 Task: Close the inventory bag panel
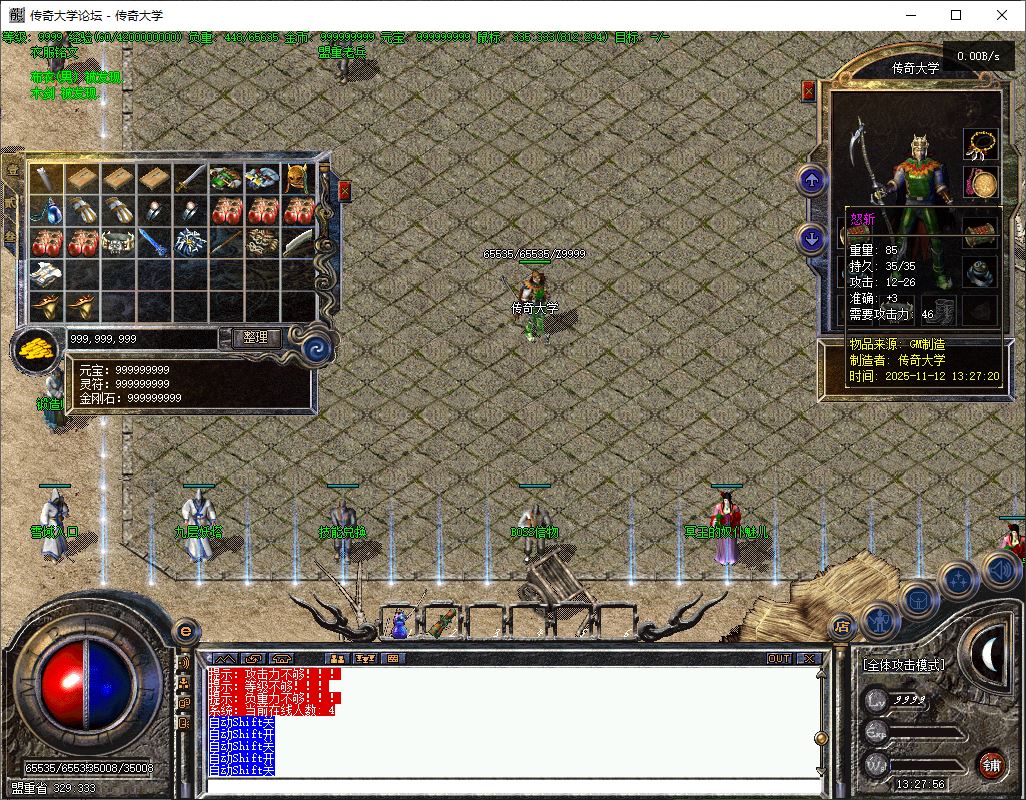click(x=344, y=191)
